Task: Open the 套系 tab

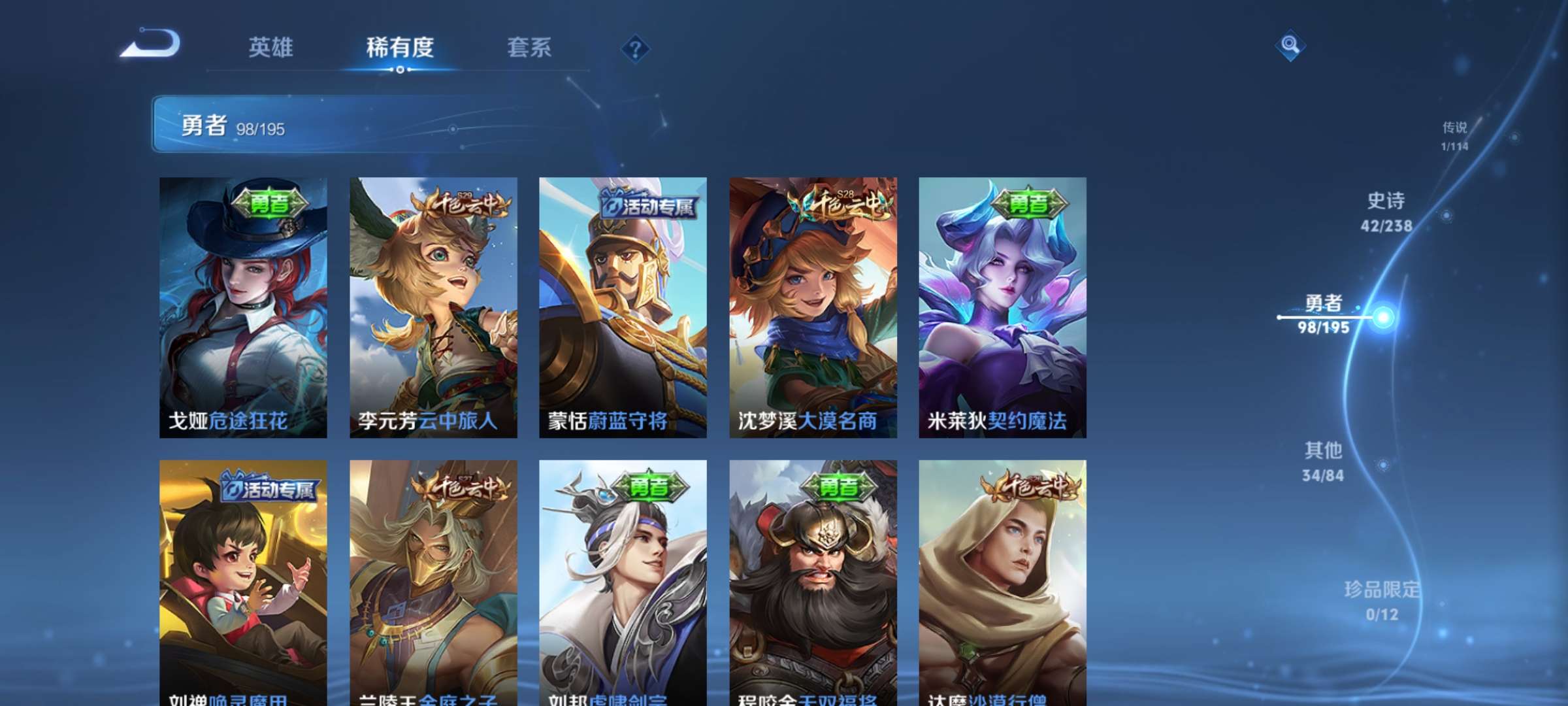Action: pyautogui.click(x=529, y=47)
